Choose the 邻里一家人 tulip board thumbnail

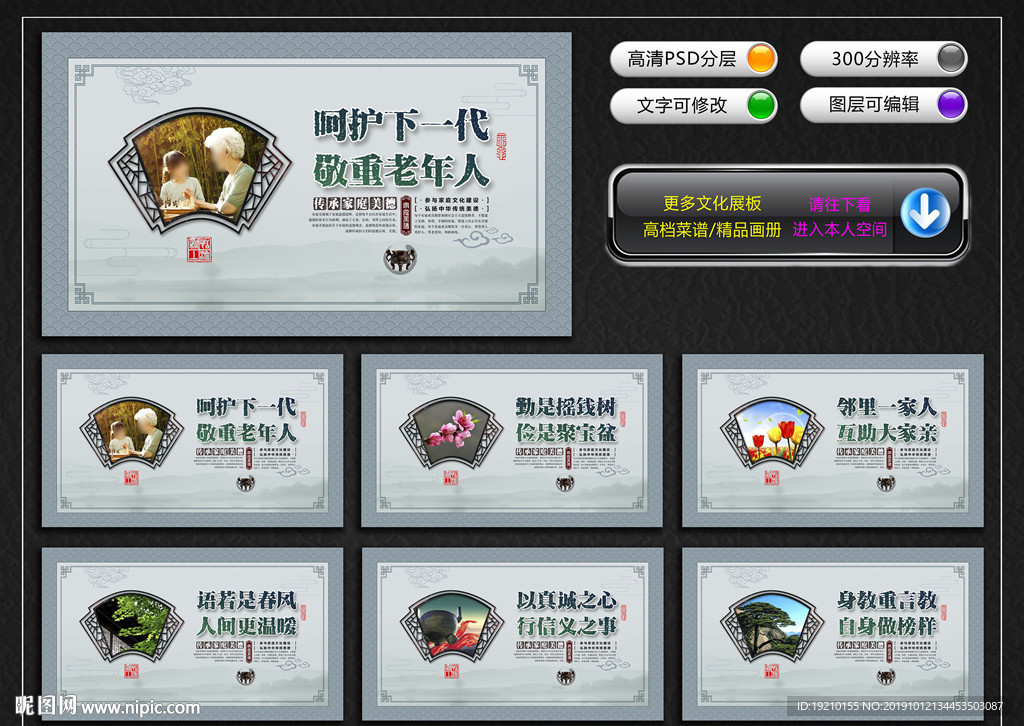pos(832,440)
